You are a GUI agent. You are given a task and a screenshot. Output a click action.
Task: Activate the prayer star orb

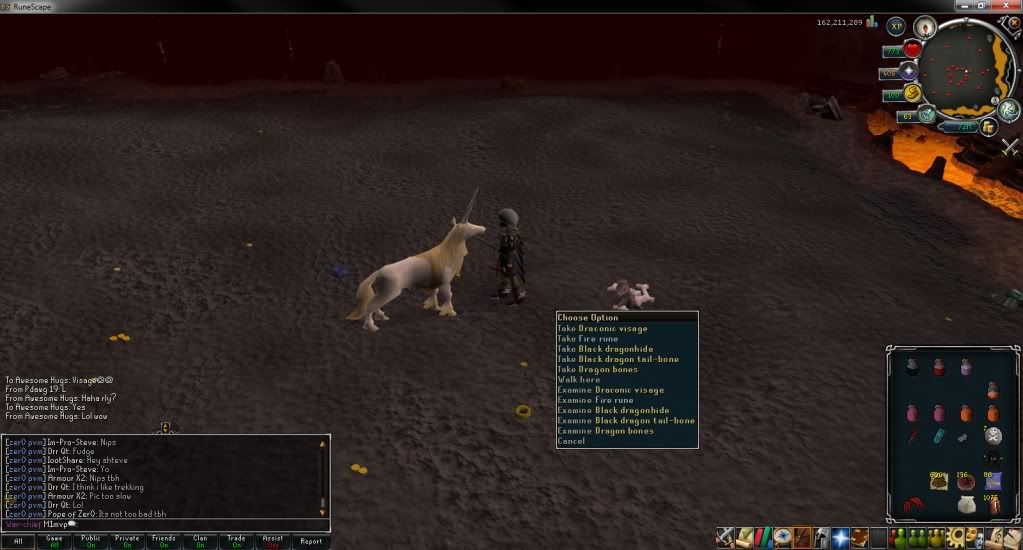[909, 72]
